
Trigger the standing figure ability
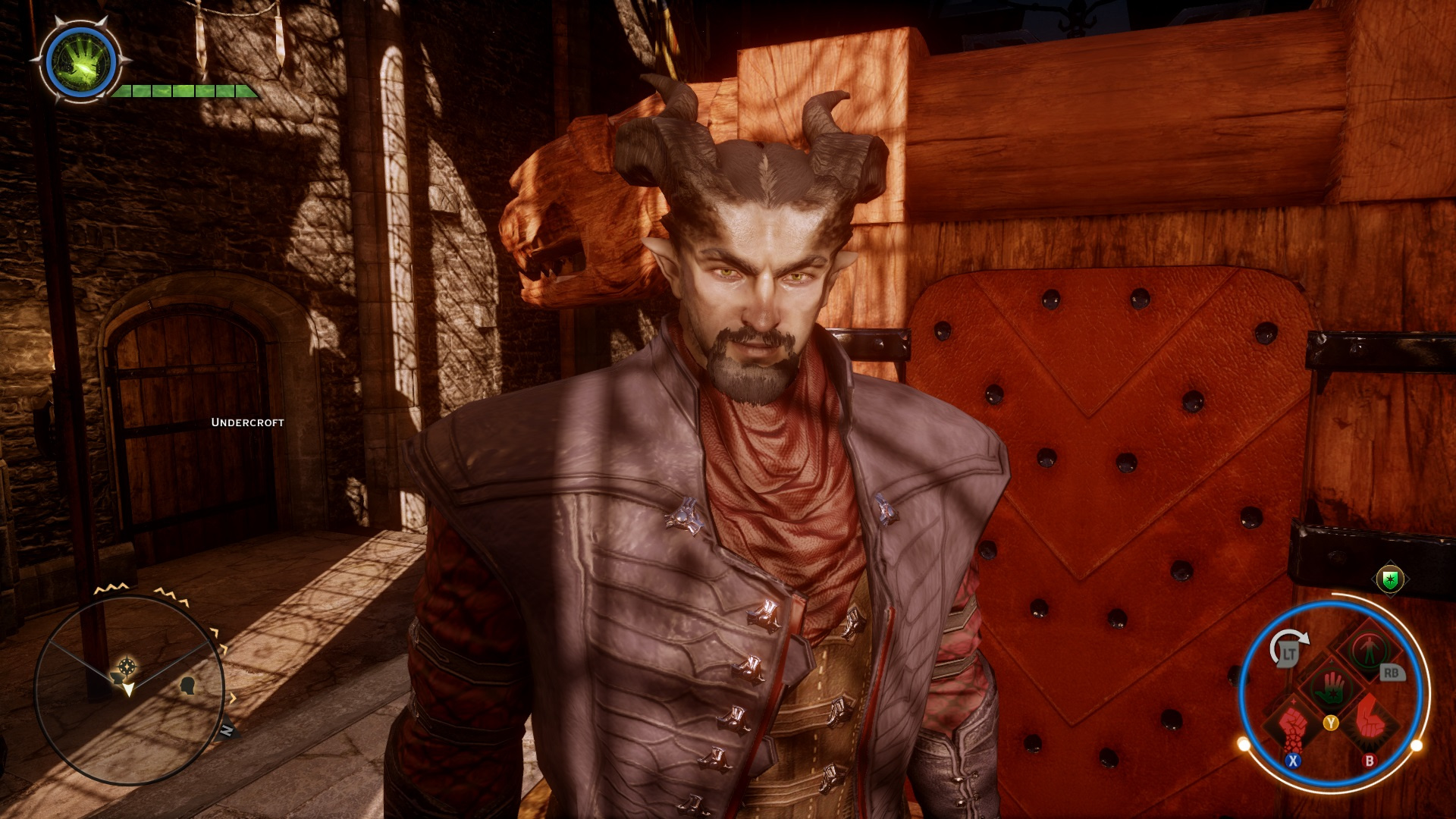tap(1369, 649)
